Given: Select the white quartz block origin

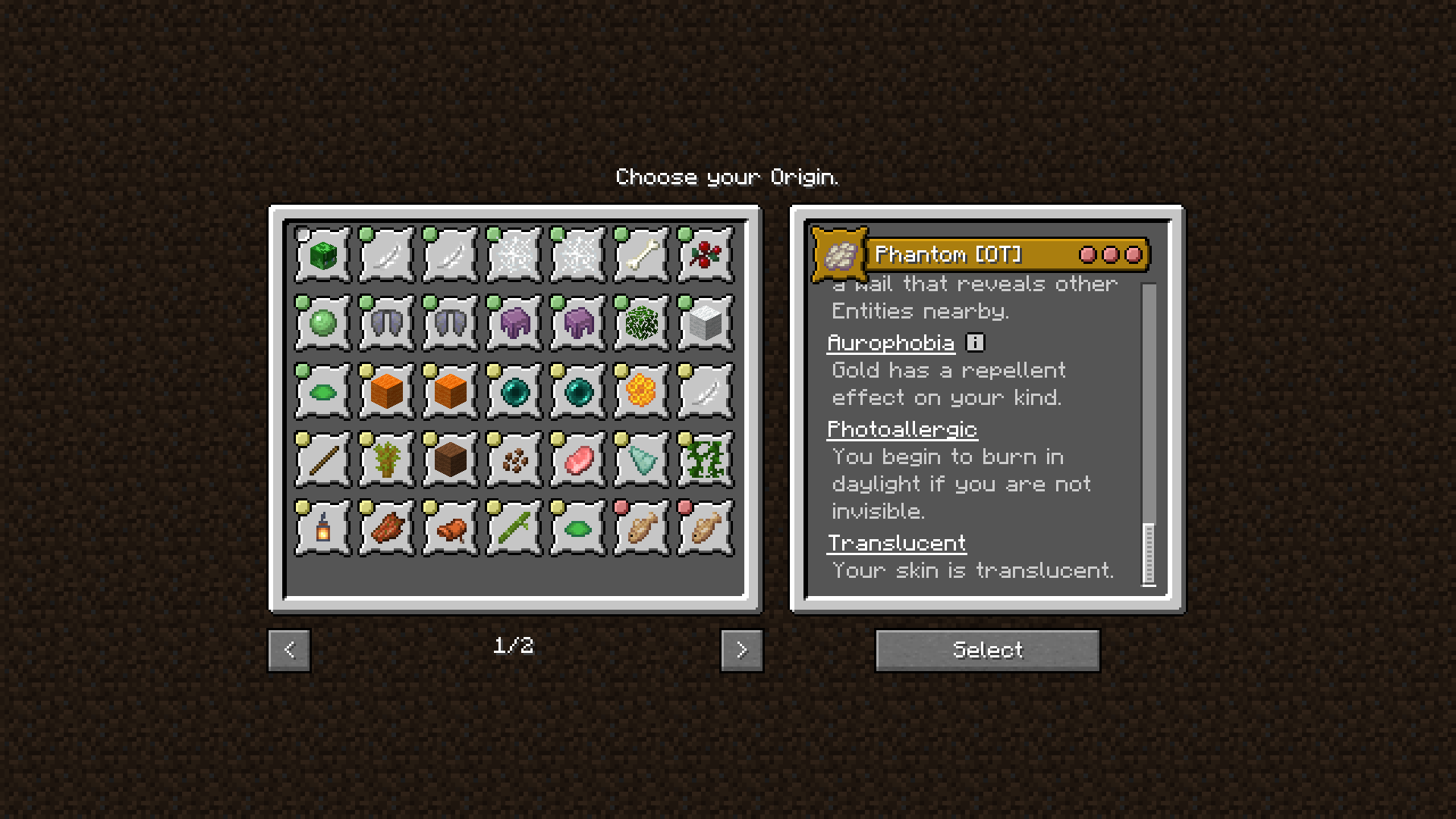Looking at the screenshot, I should click(x=705, y=323).
